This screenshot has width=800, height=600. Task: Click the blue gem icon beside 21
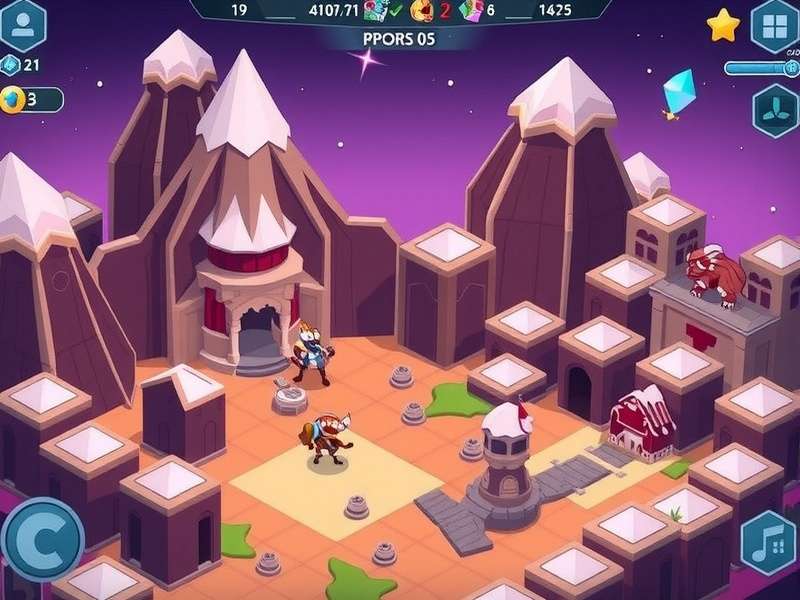11,65
